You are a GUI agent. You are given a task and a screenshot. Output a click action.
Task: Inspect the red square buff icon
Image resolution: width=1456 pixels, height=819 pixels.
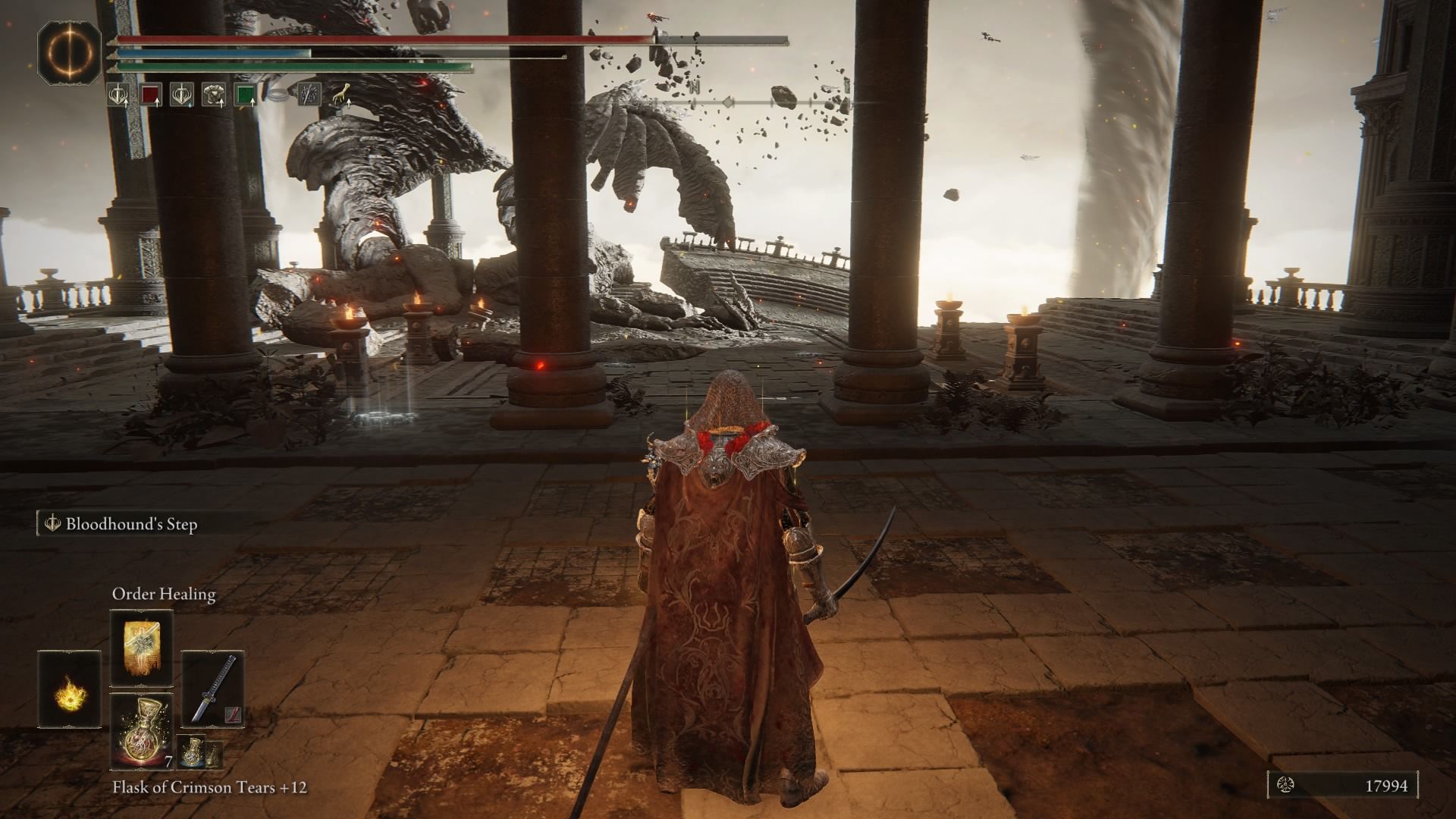point(152,95)
